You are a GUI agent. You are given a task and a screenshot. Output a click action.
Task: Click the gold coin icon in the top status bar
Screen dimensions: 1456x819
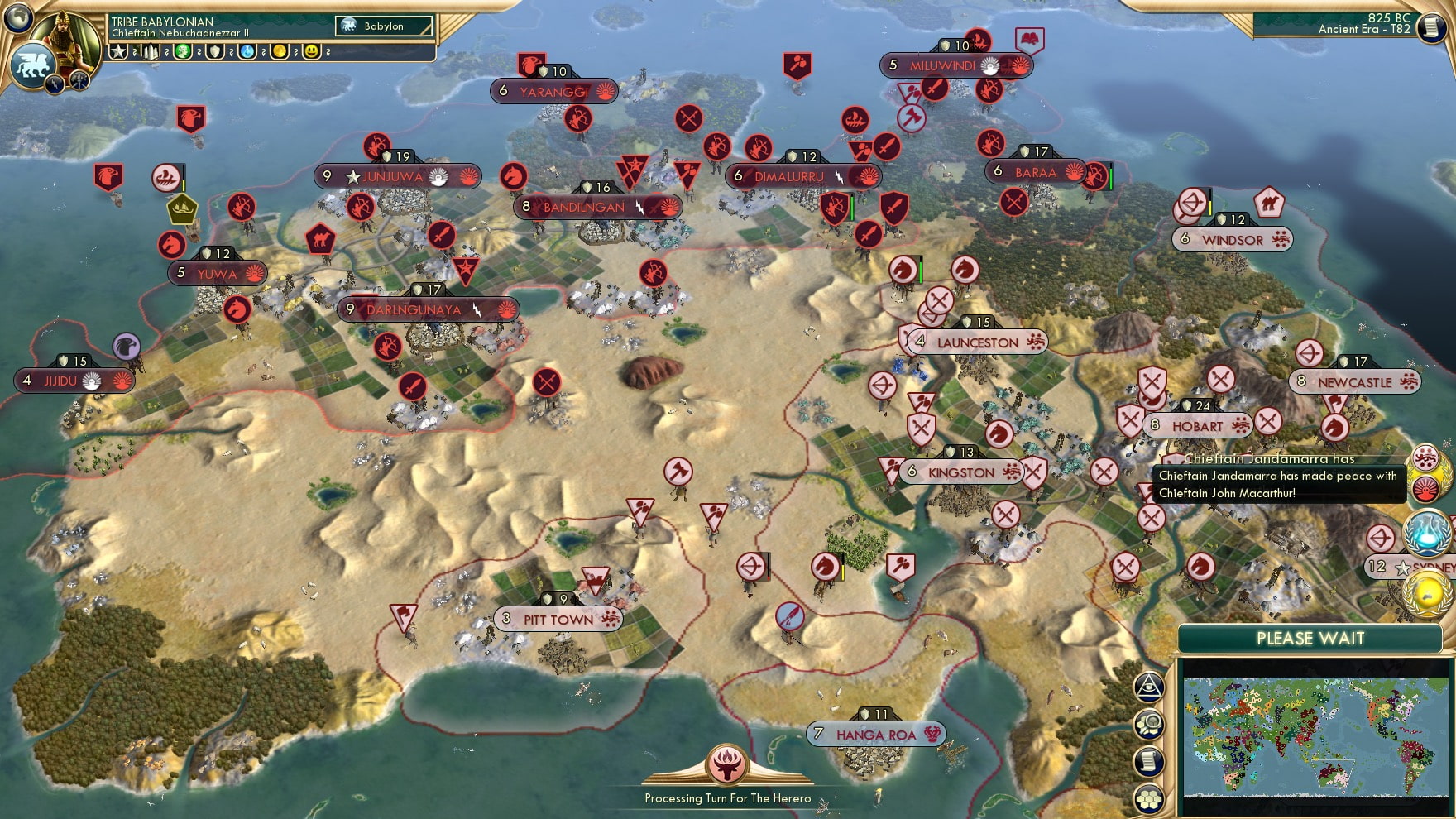click(280, 51)
